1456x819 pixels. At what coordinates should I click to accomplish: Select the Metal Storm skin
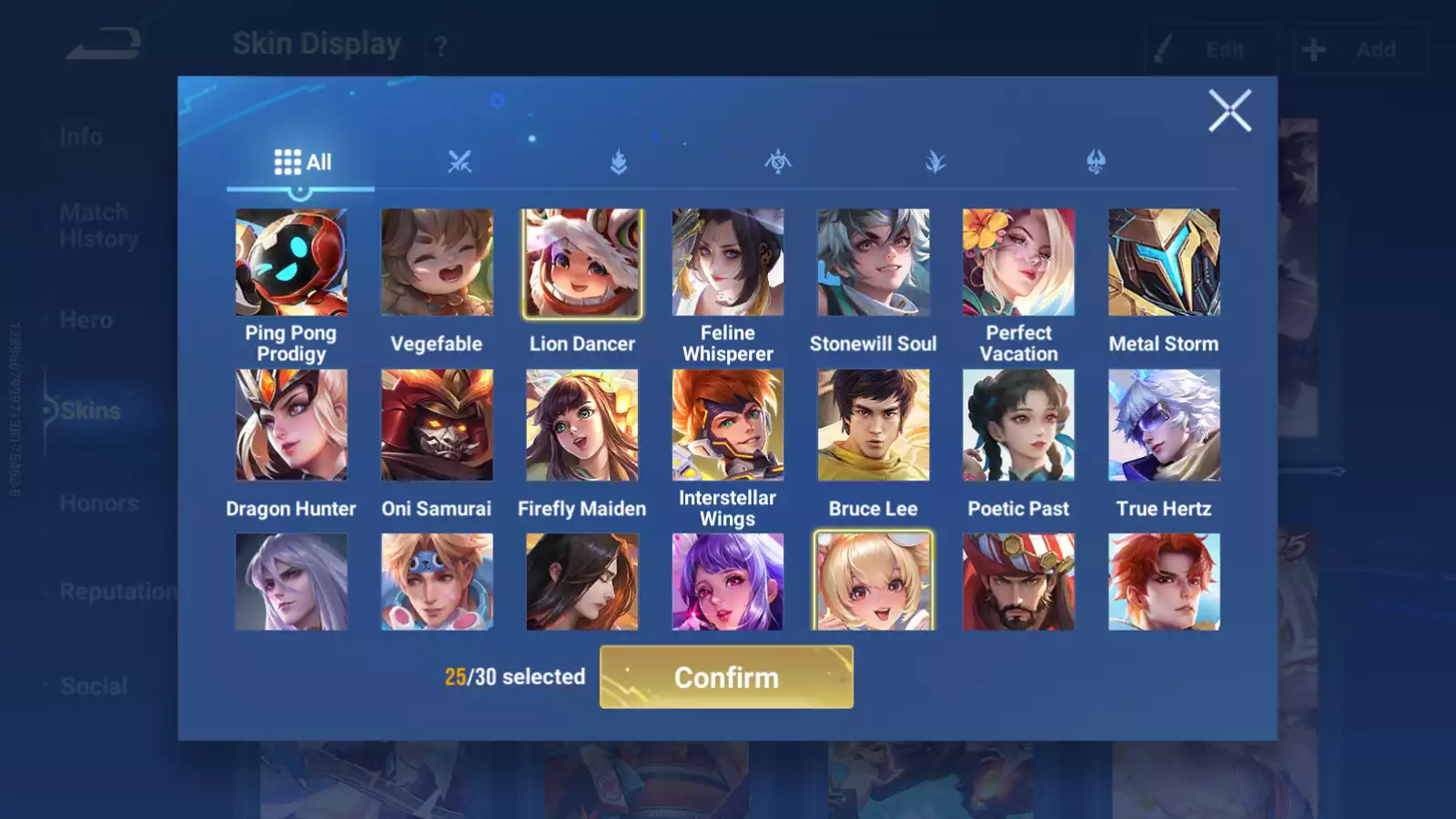coord(1163,262)
